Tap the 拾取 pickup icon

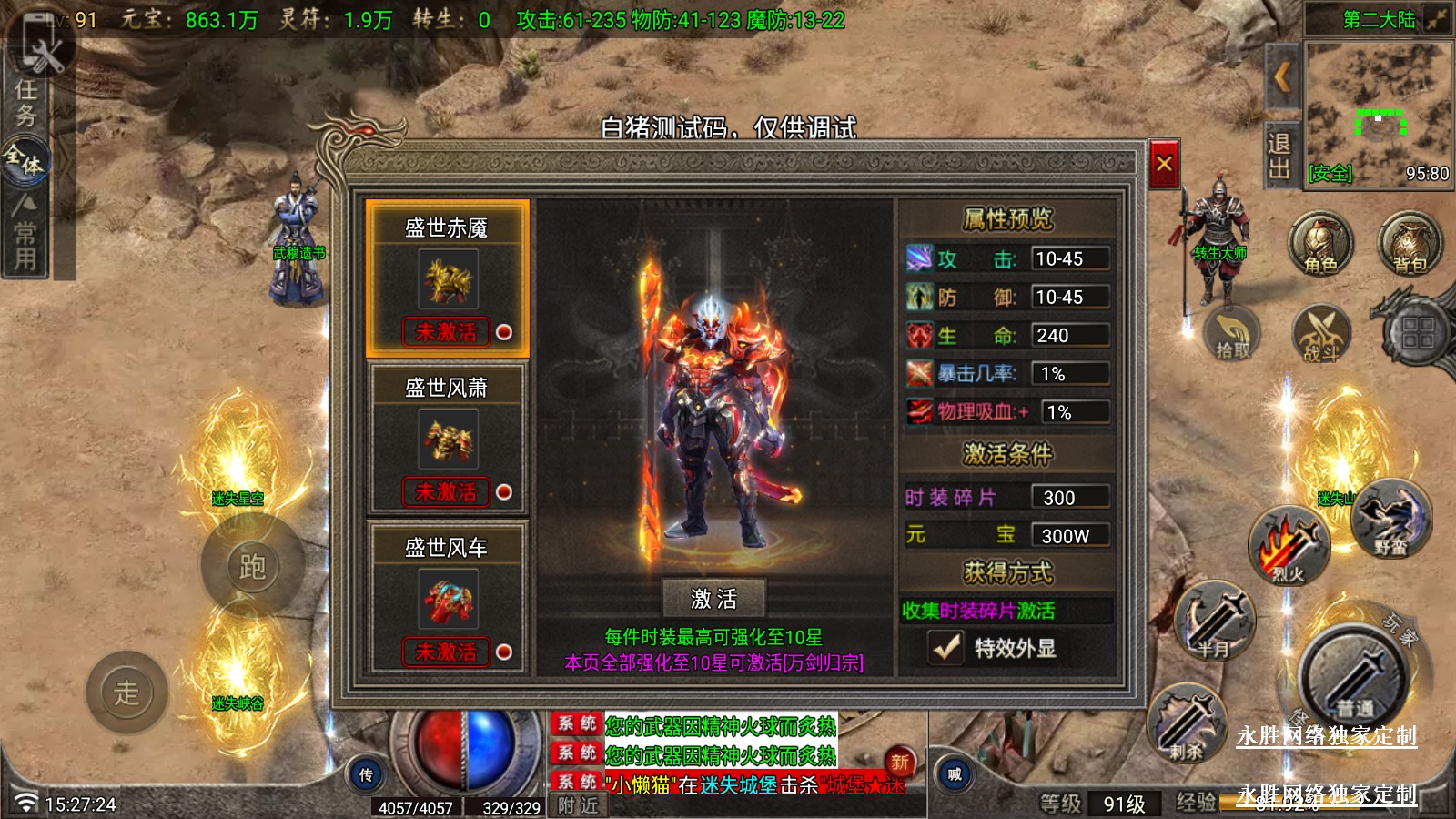click(x=1232, y=332)
